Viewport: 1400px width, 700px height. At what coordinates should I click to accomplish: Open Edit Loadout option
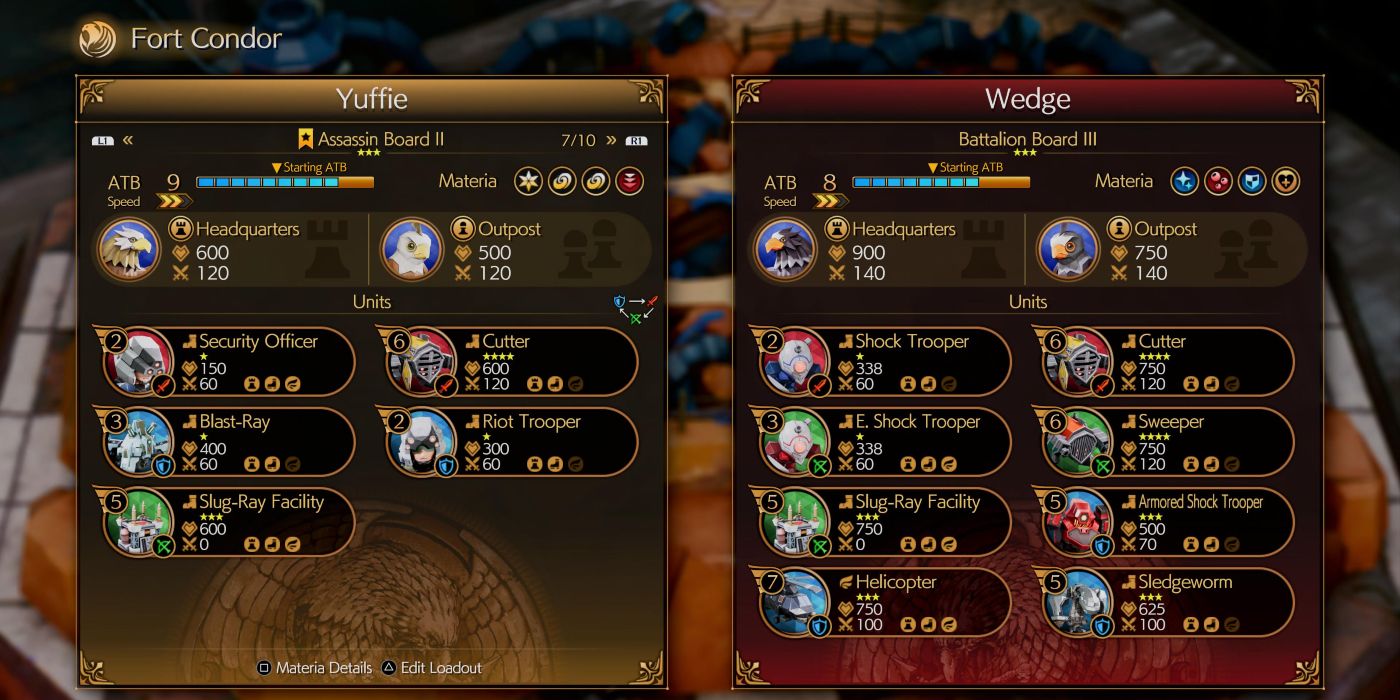[x=432, y=668]
